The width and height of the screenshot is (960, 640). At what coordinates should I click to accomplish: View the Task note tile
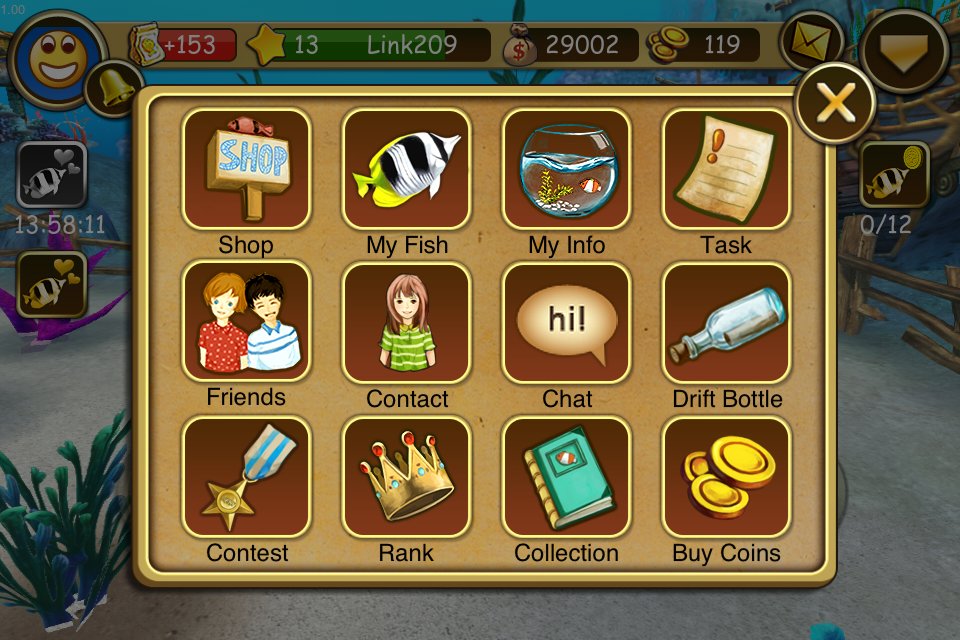726,169
